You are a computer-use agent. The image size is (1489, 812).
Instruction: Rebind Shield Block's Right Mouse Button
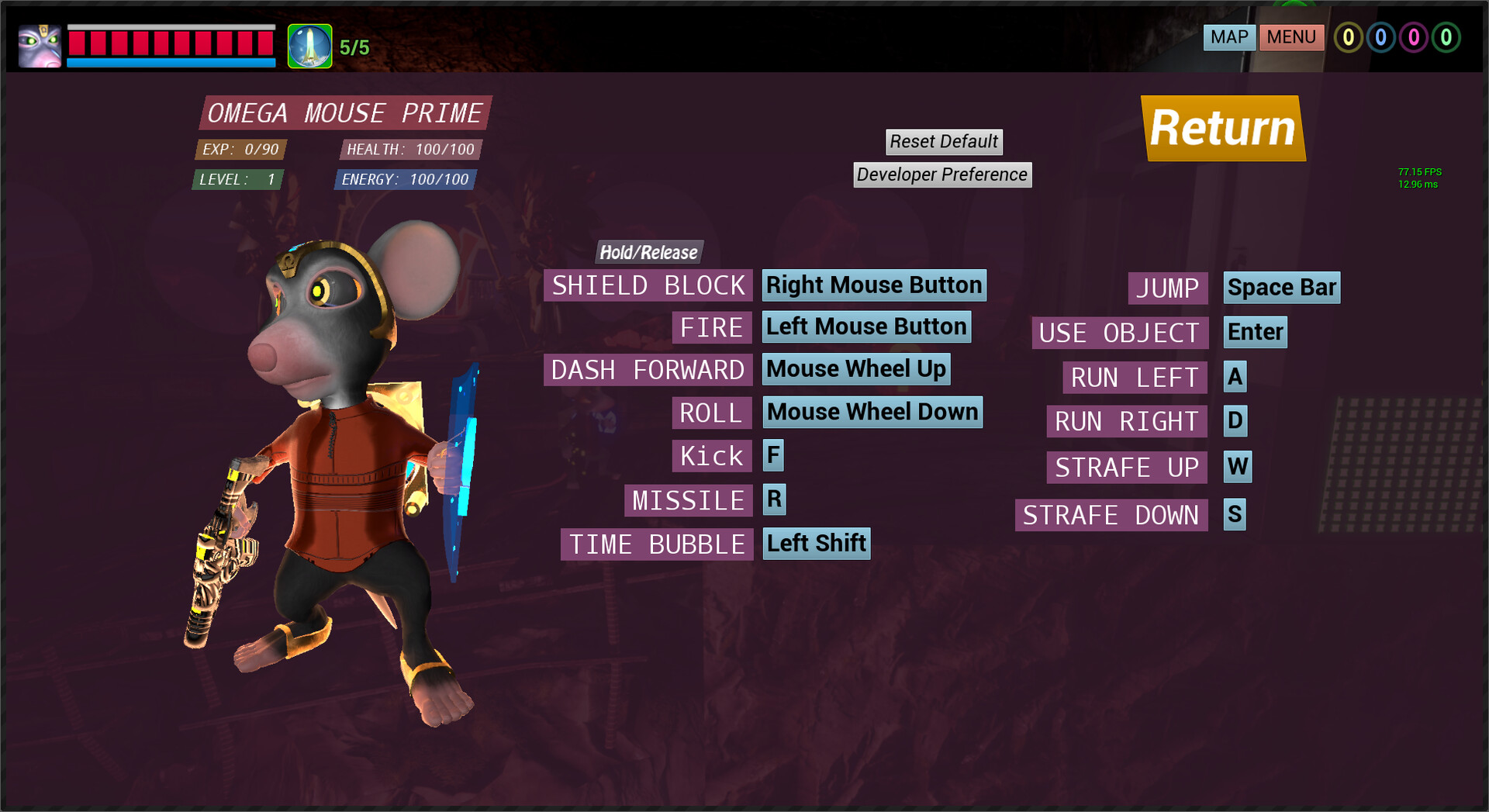pyautogui.click(x=874, y=285)
